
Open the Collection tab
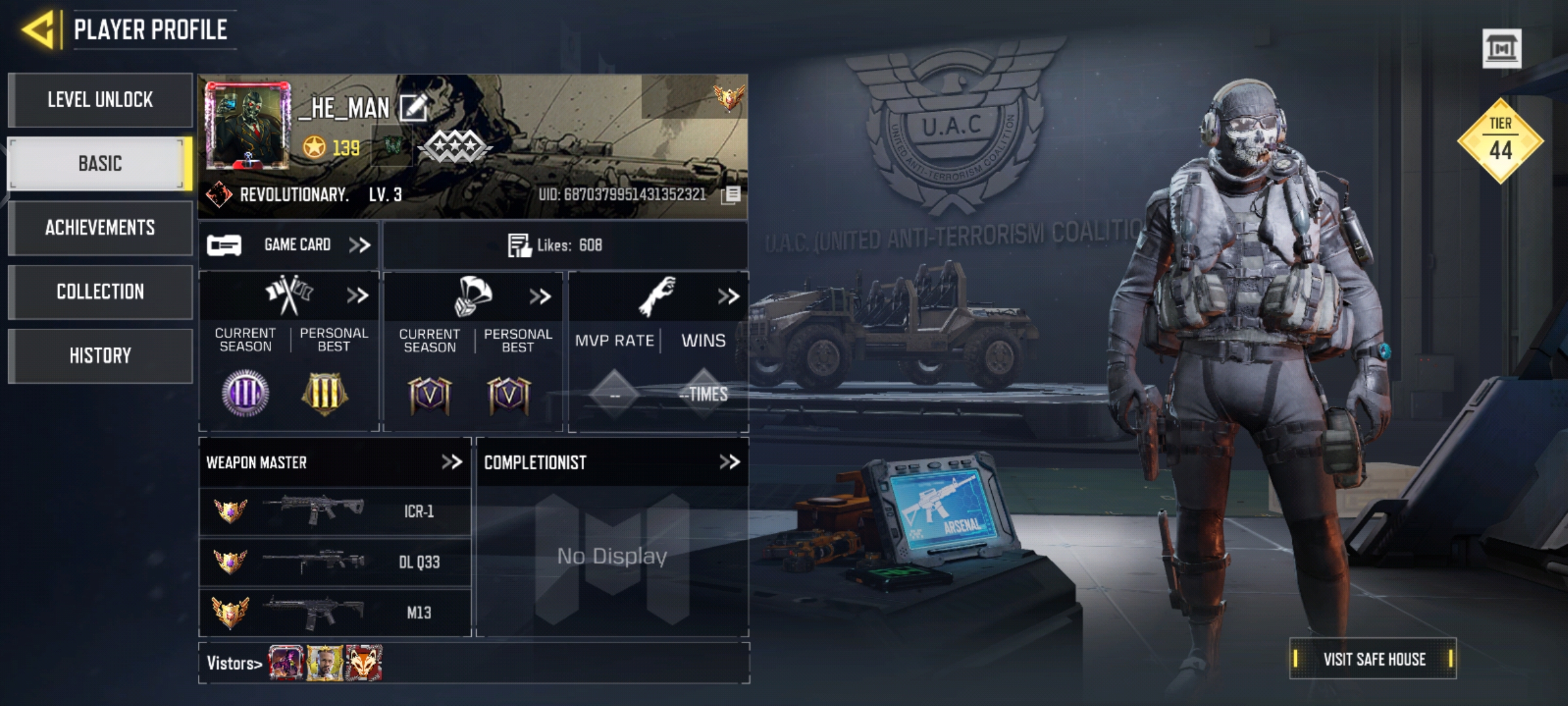pyautogui.click(x=100, y=292)
